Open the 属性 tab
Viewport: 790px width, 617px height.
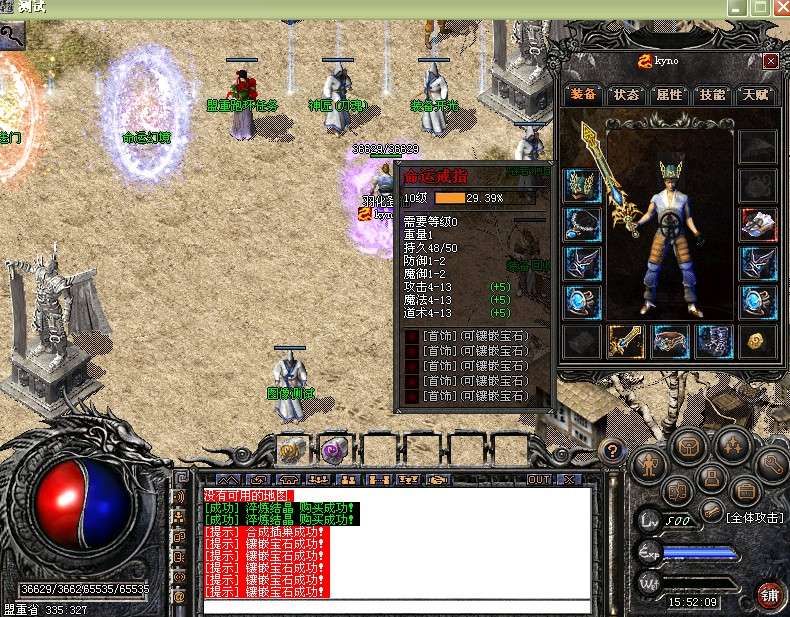[x=670, y=95]
